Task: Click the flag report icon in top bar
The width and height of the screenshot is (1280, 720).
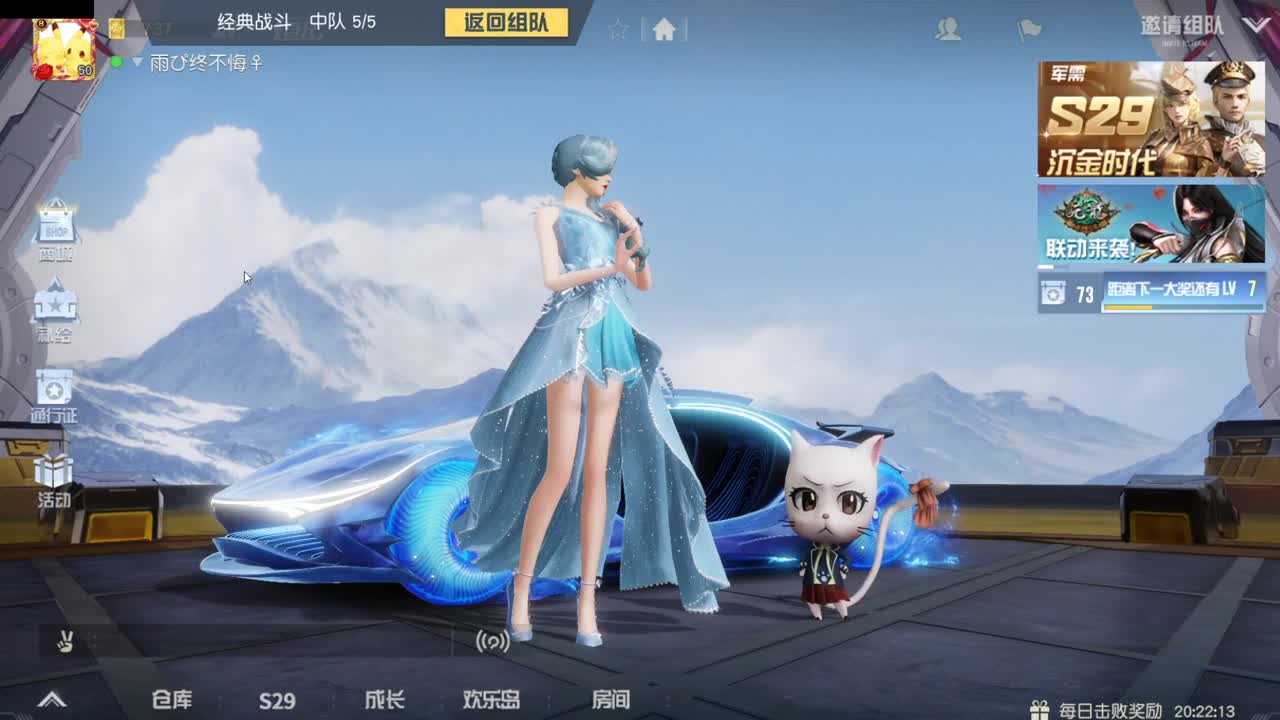Action: coord(1031,29)
